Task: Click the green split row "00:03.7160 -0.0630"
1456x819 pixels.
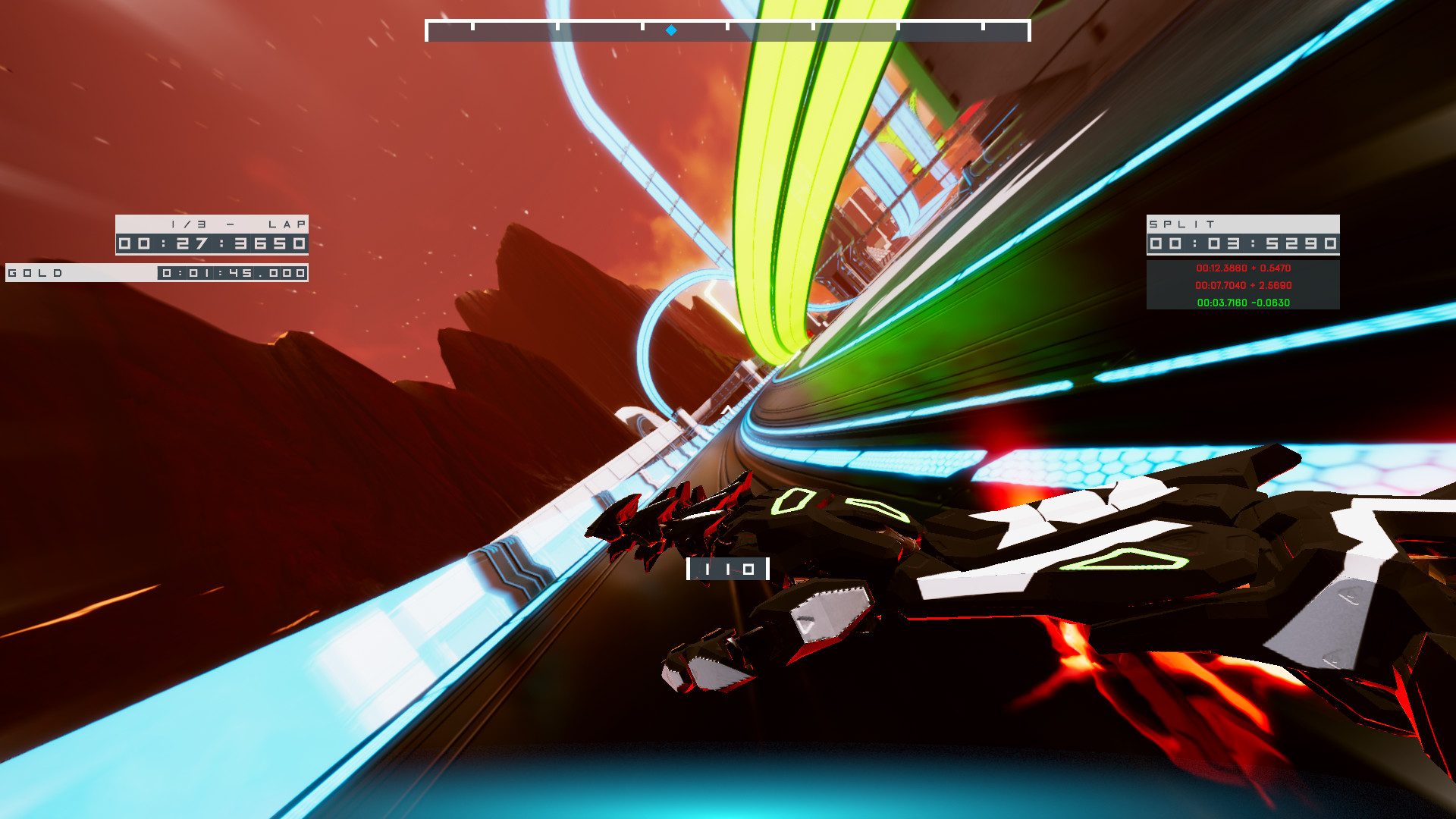Action: 1244,302
